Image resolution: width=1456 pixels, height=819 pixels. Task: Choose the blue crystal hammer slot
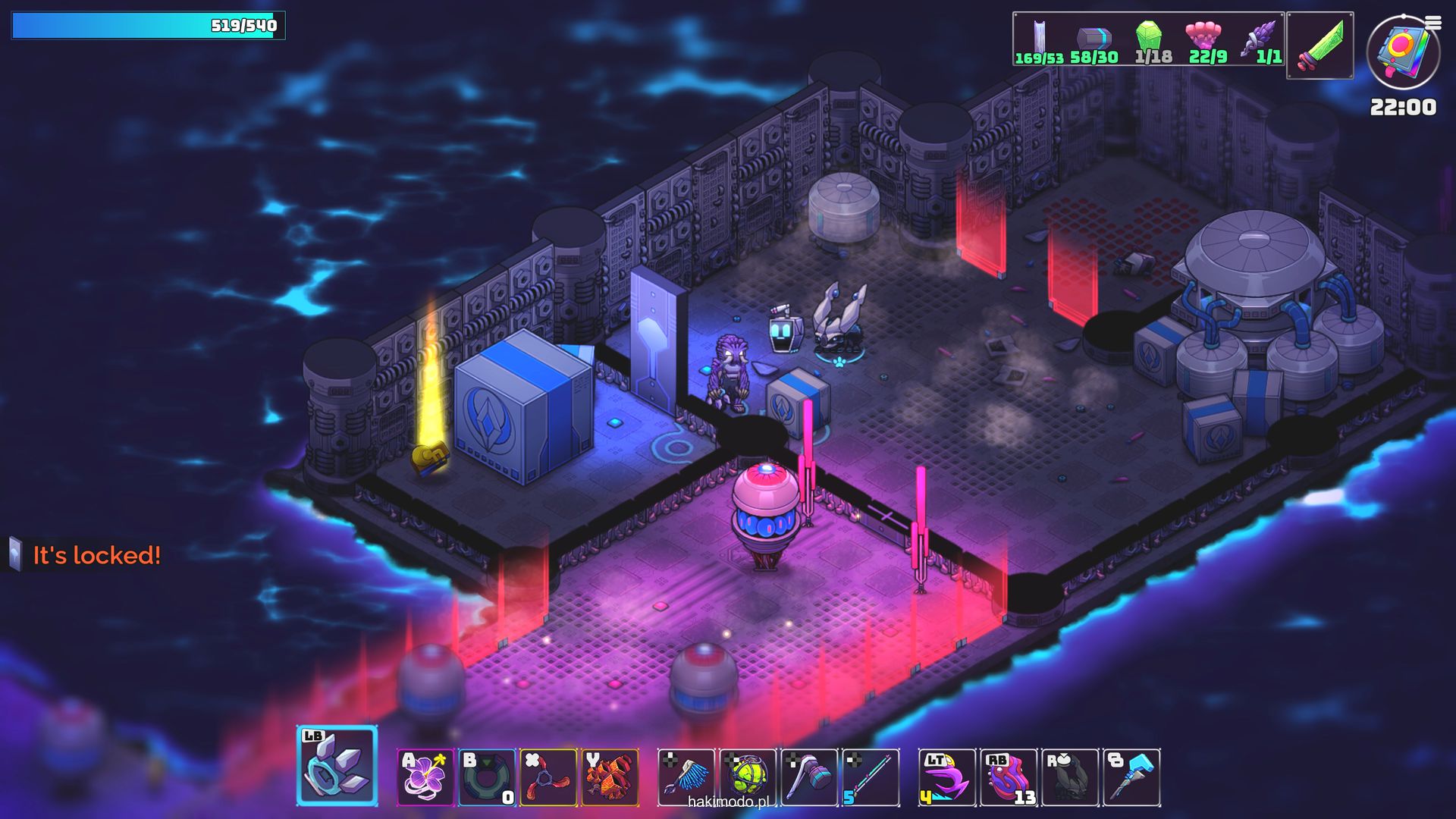(1131, 777)
